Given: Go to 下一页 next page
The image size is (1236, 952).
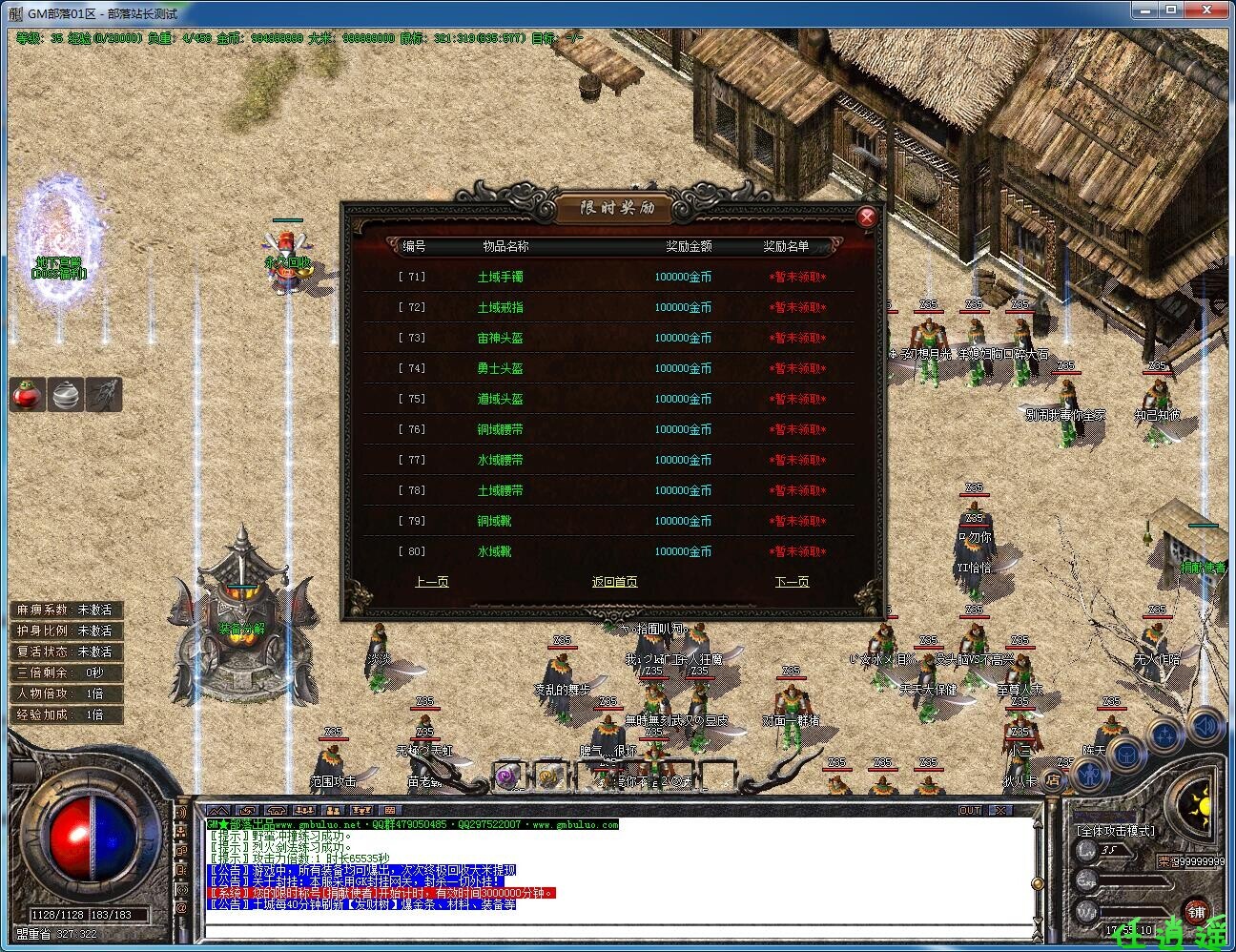Looking at the screenshot, I should coord(792,582).
